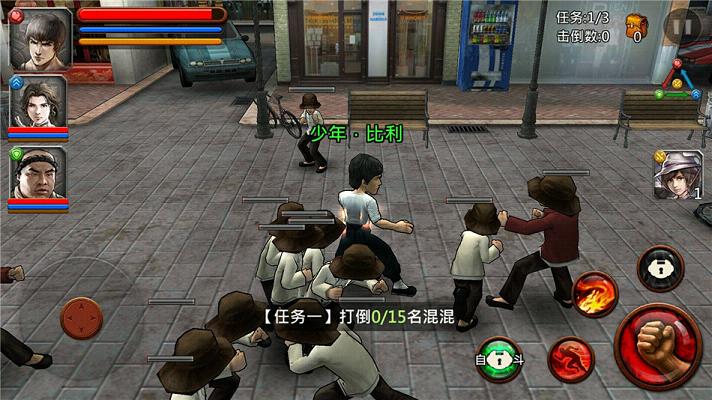Hit the red fist attack button
The image size is (712, 400).
(x=658, y=346)
